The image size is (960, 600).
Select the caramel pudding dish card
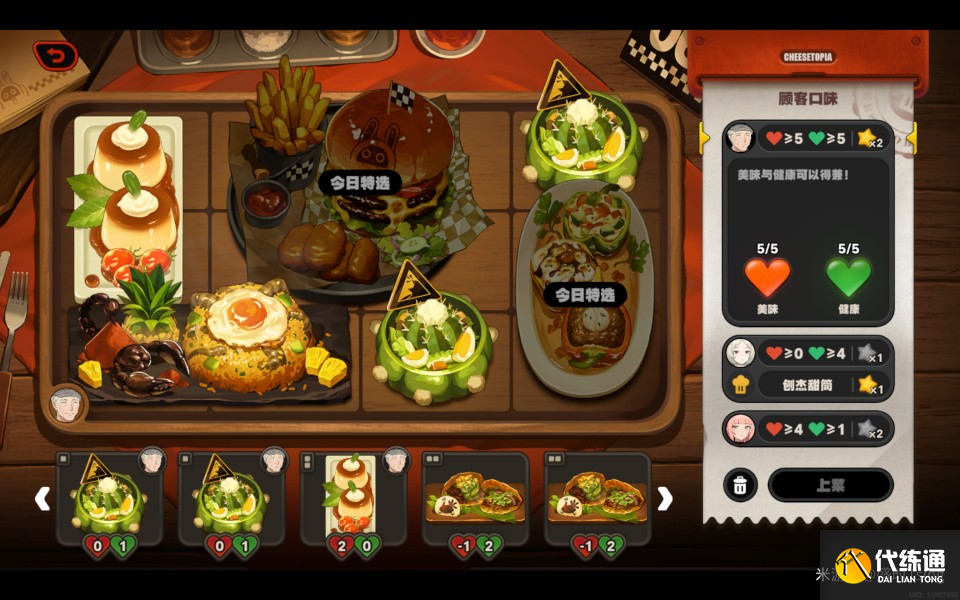point(353,498)
